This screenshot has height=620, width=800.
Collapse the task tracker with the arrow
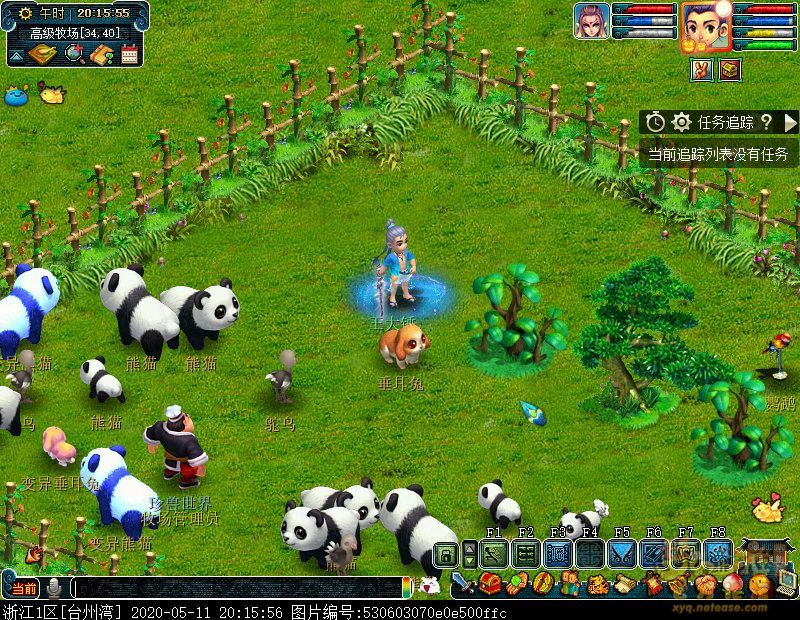(790, 122)
